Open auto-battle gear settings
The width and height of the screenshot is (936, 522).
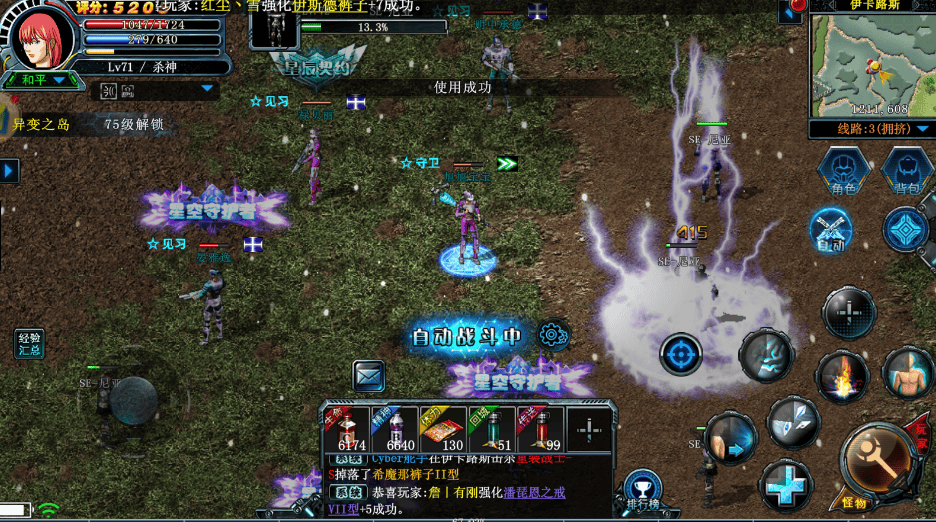tap(552, 335)
